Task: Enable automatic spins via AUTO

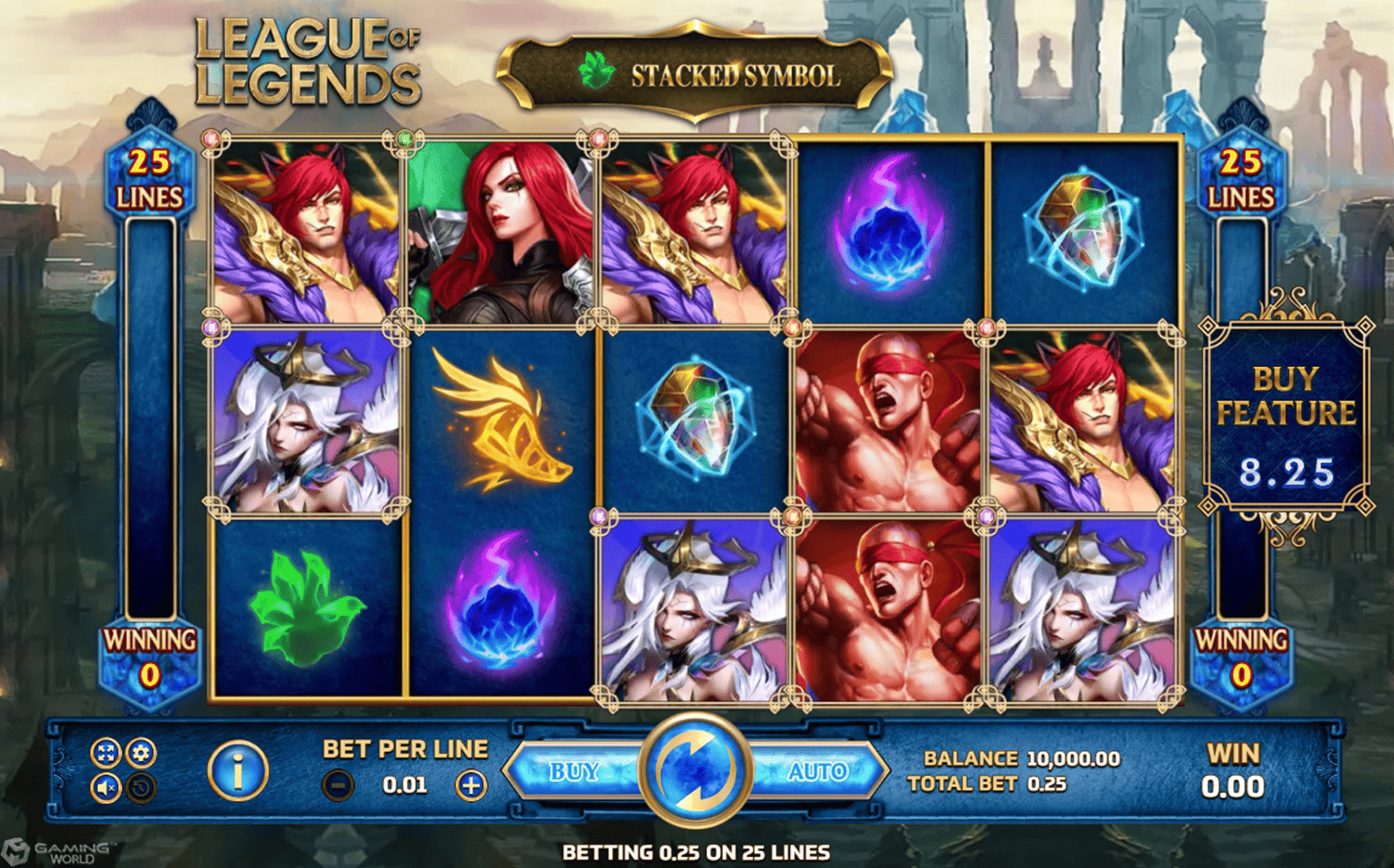Action: (x=820, y=771)
